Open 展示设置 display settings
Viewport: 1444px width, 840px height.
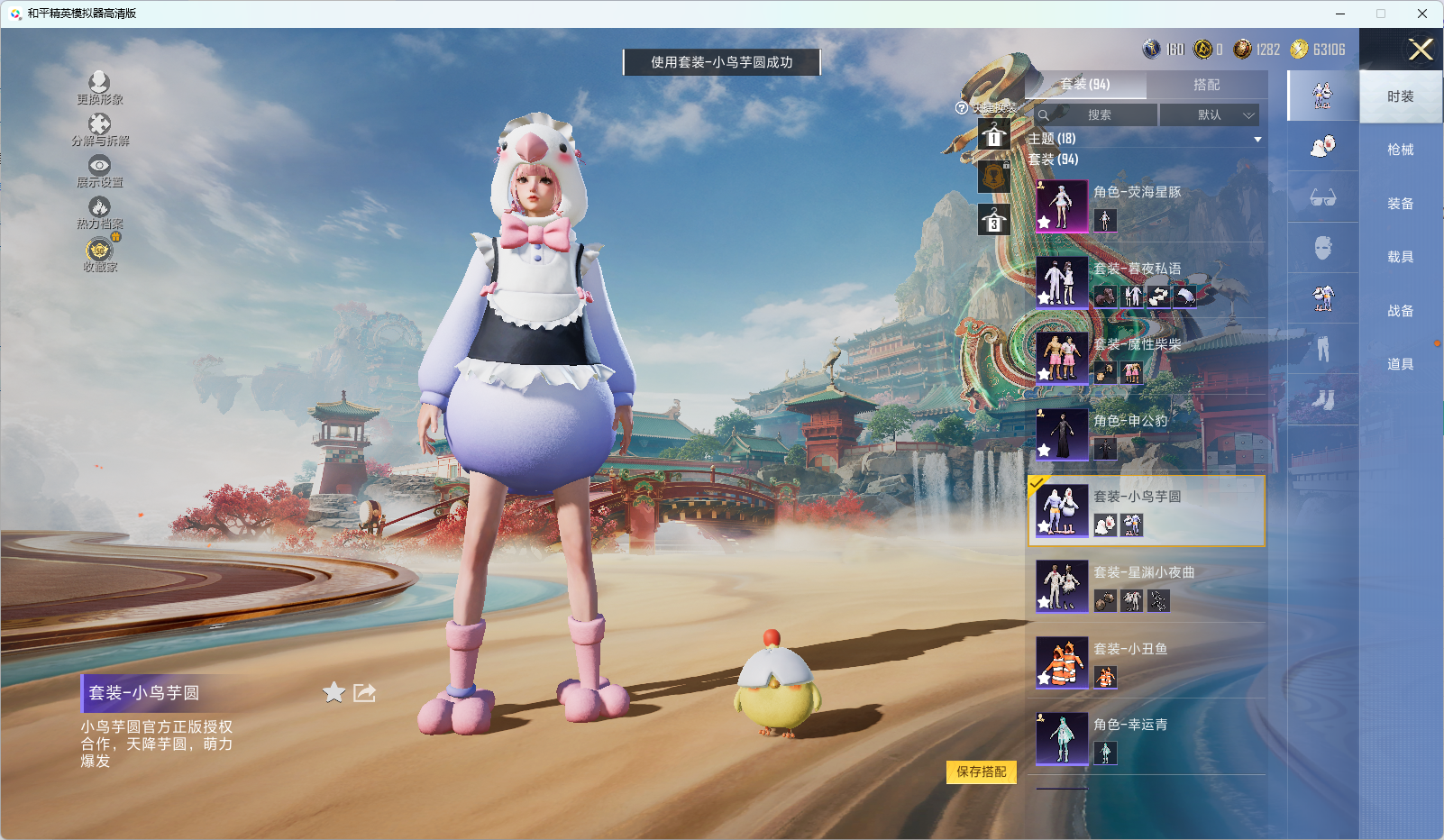[99, 171]
